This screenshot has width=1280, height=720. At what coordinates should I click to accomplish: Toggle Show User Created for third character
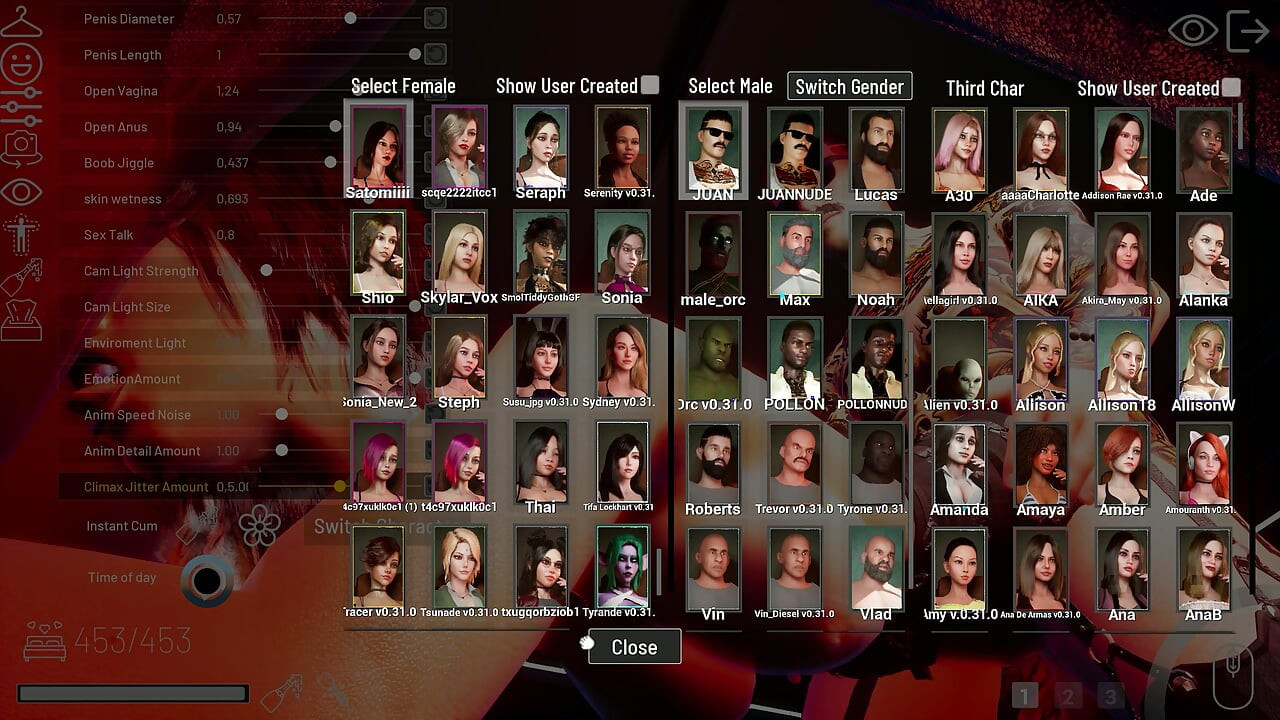1231,88
